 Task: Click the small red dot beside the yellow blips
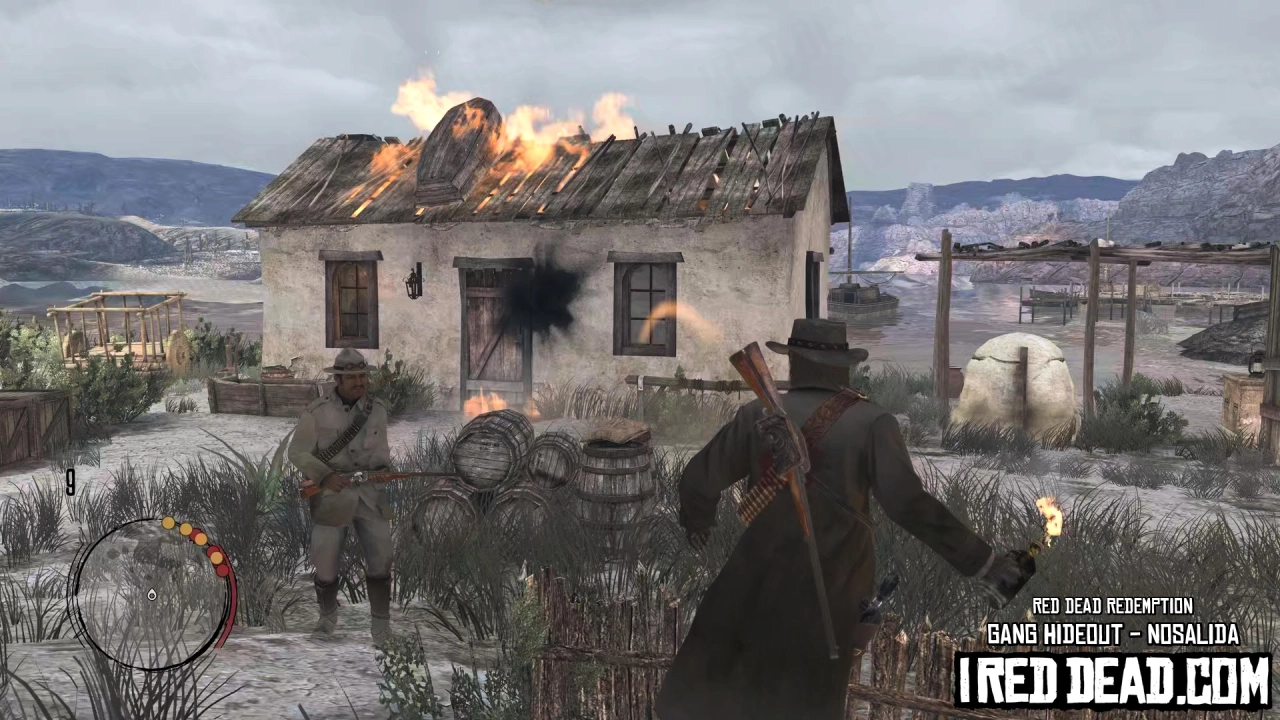coord(197,532)
